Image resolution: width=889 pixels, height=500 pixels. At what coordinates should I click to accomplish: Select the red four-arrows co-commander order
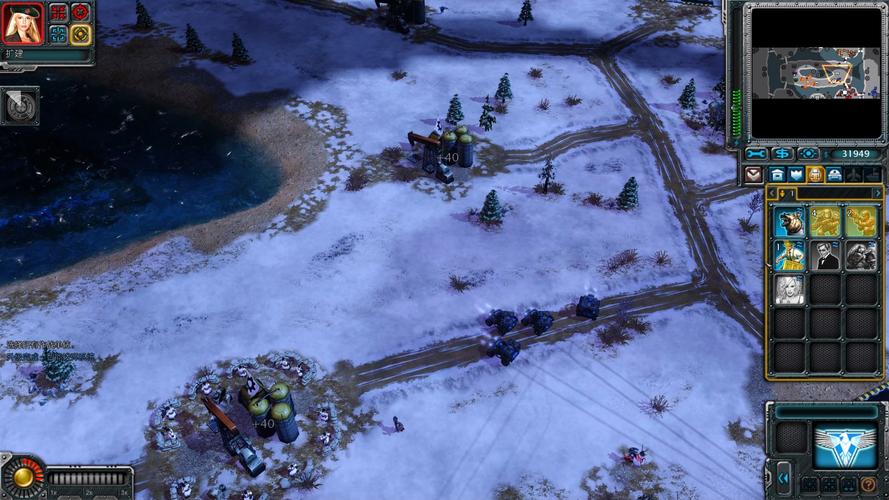(59, 13)
